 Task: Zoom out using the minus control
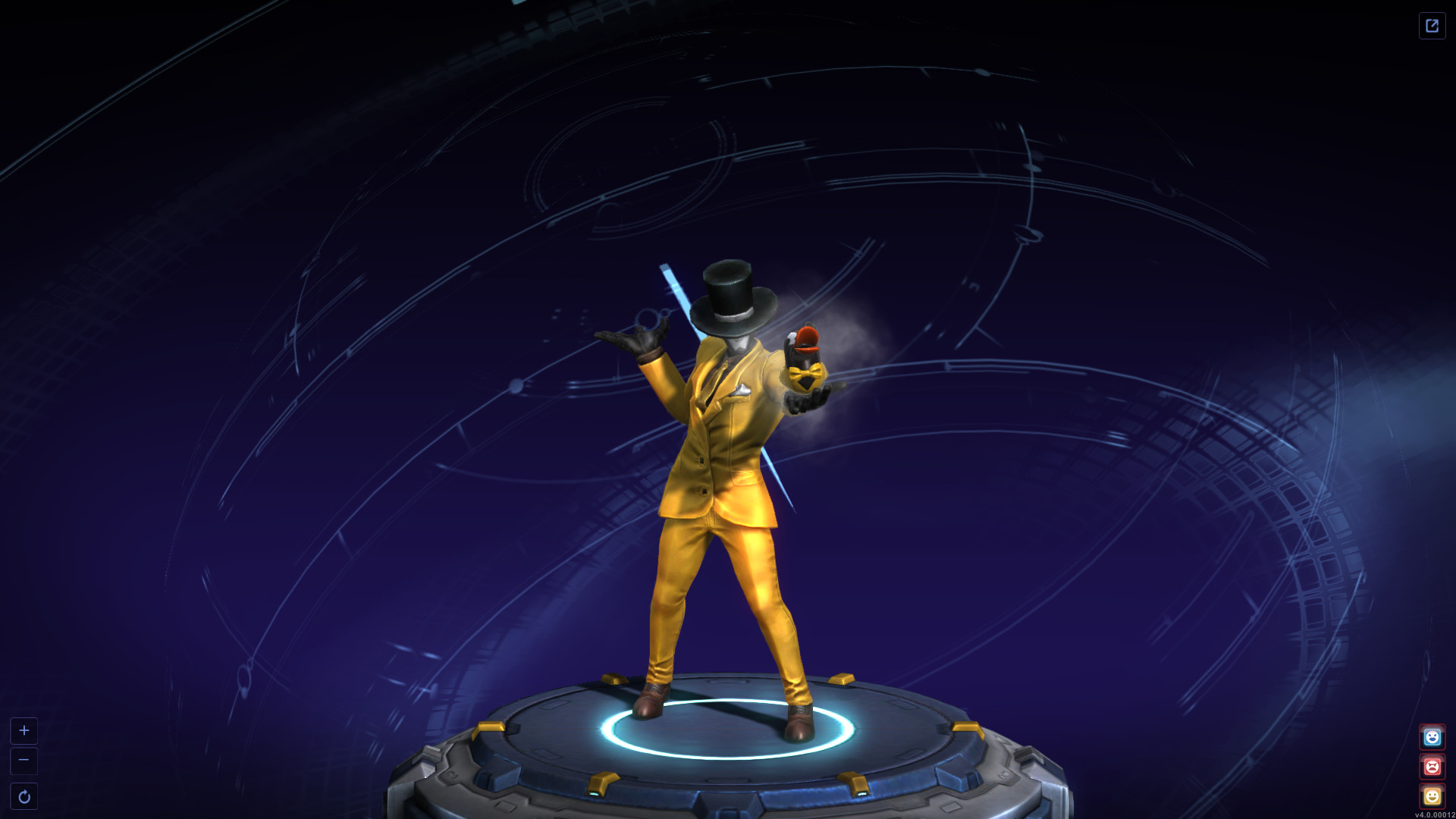click(x=25, y=762)
